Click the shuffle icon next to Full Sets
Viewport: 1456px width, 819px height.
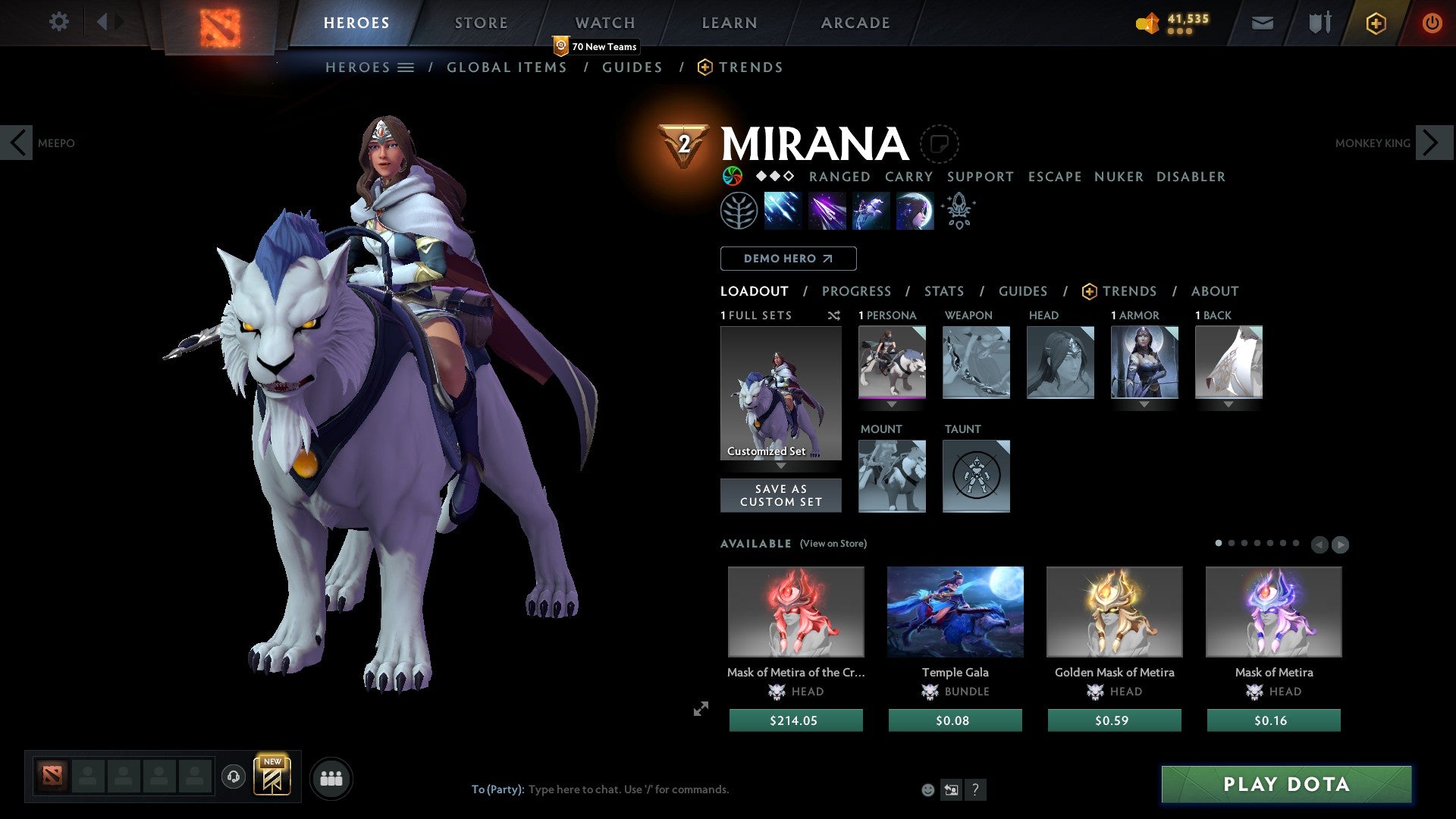833,315
